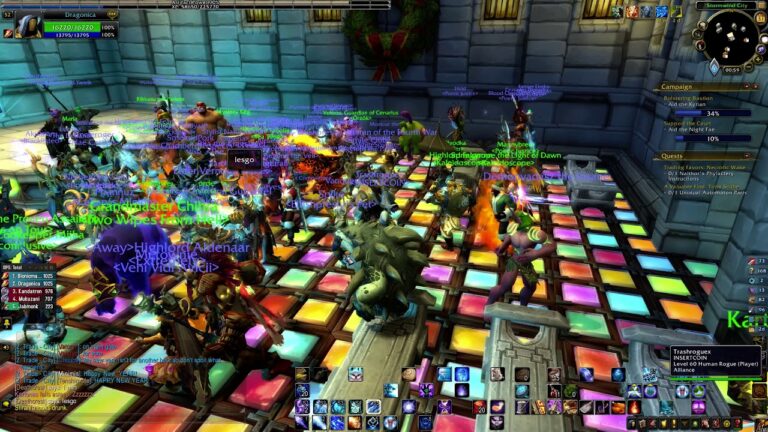Click the minimap clock showing 00:59
Image resolution: width=768 pixels, height=432 pixels.
[732, 70]
